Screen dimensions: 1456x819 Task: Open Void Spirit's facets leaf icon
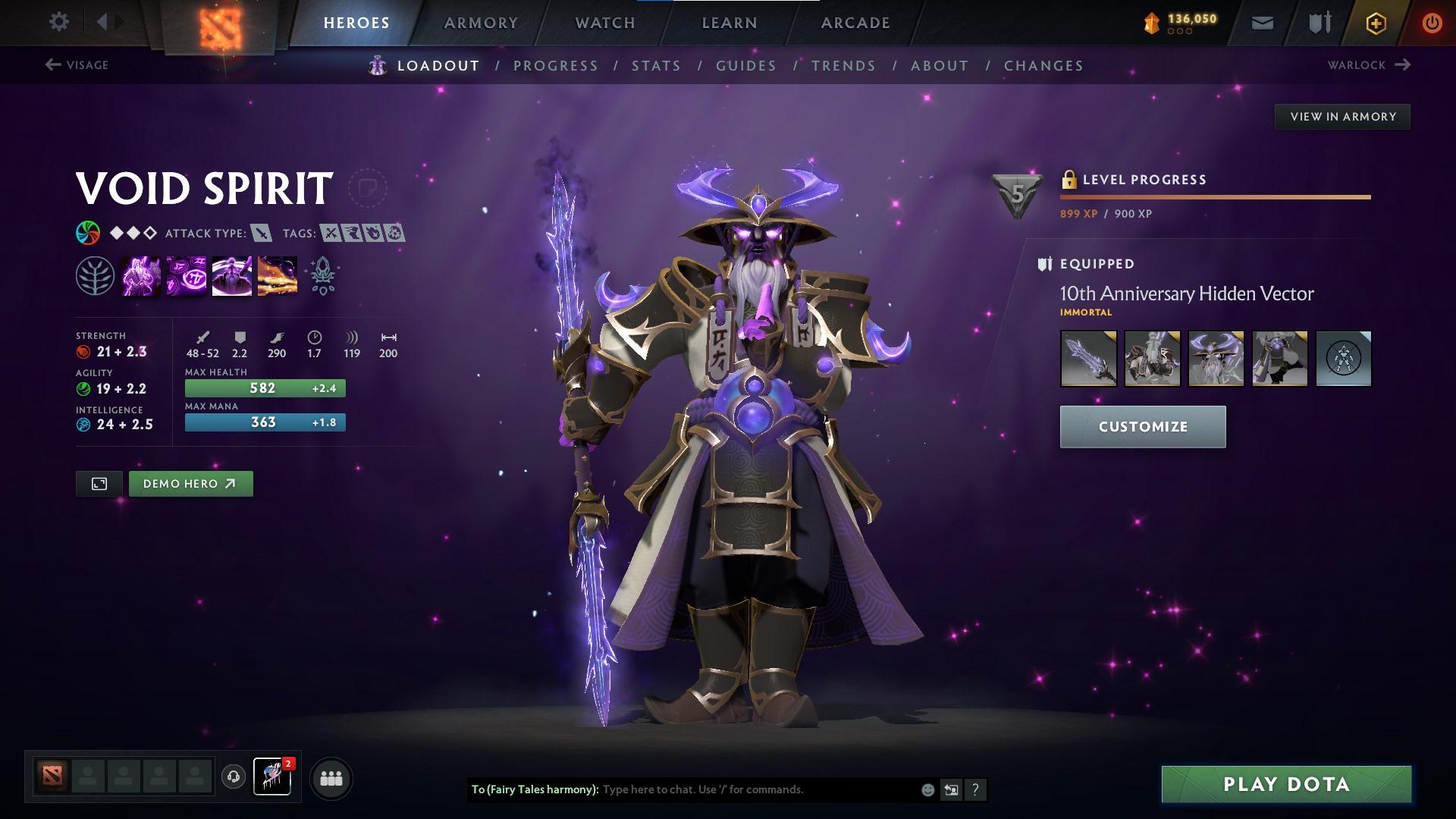coord(94,275)
